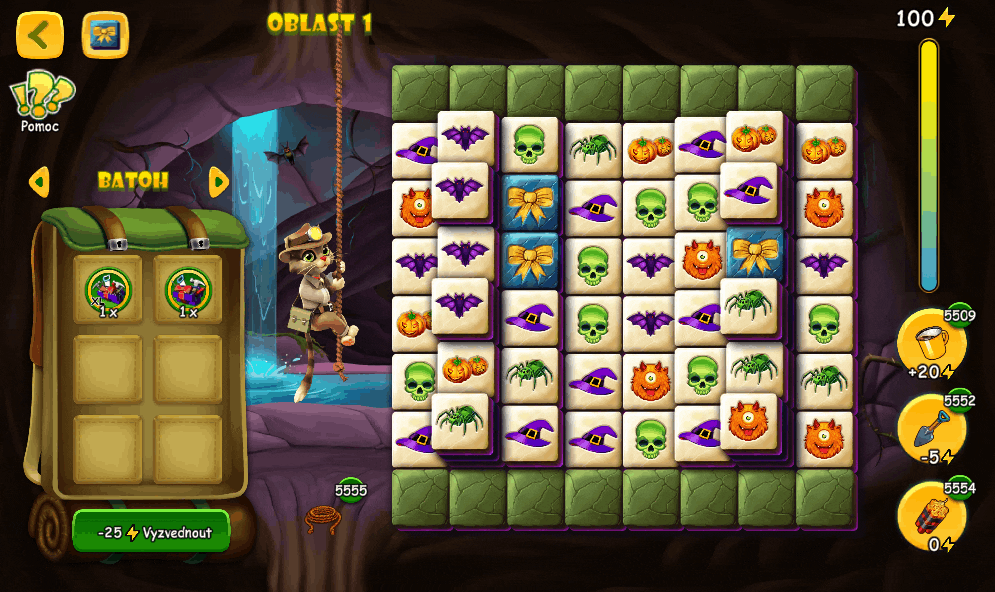
Task: Switch backpack with the right arrow
Action: [x=219, y=182]
